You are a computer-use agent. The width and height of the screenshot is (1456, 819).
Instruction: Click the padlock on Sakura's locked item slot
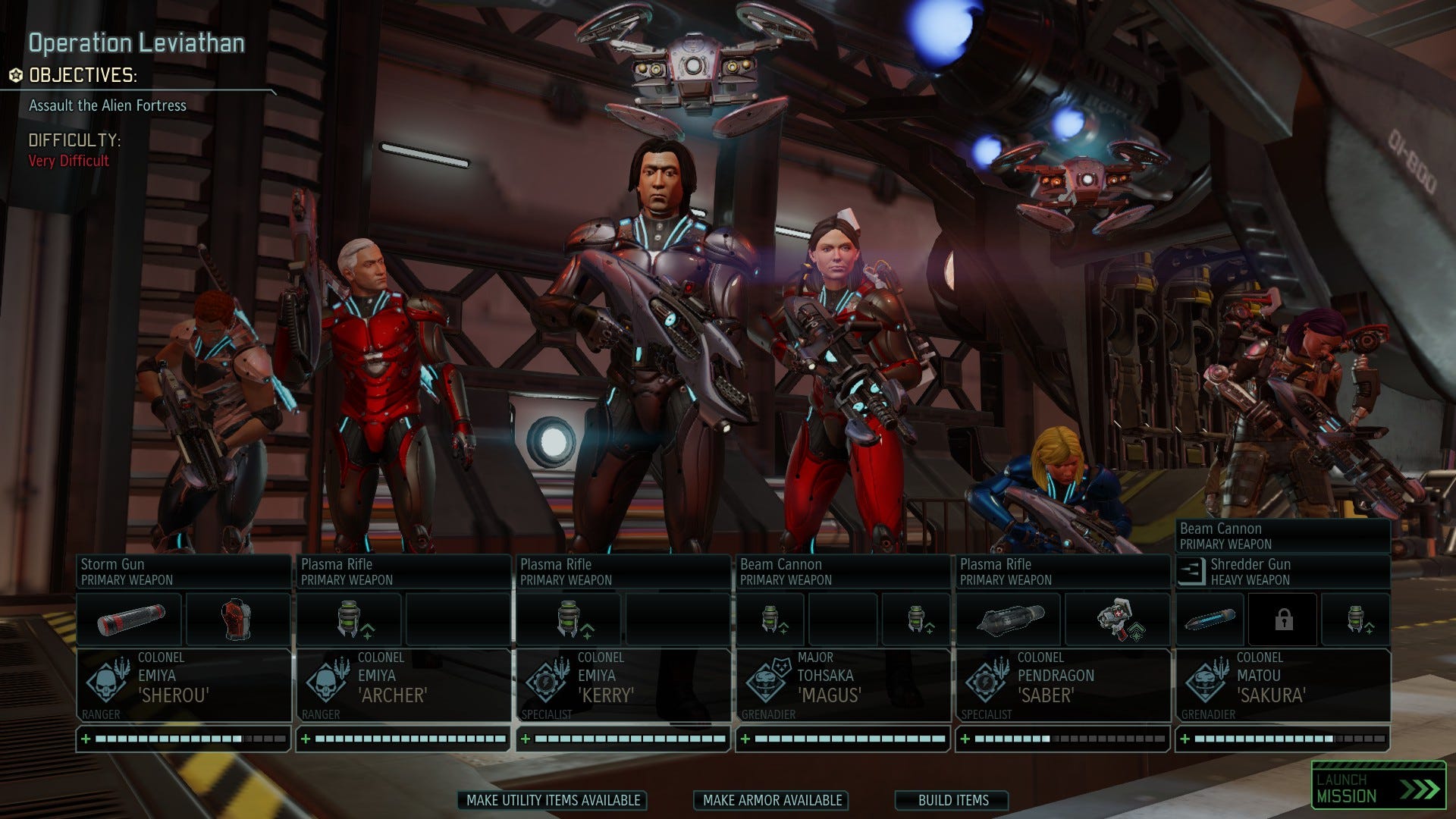pyautogui.click(x=1282, y=619)
